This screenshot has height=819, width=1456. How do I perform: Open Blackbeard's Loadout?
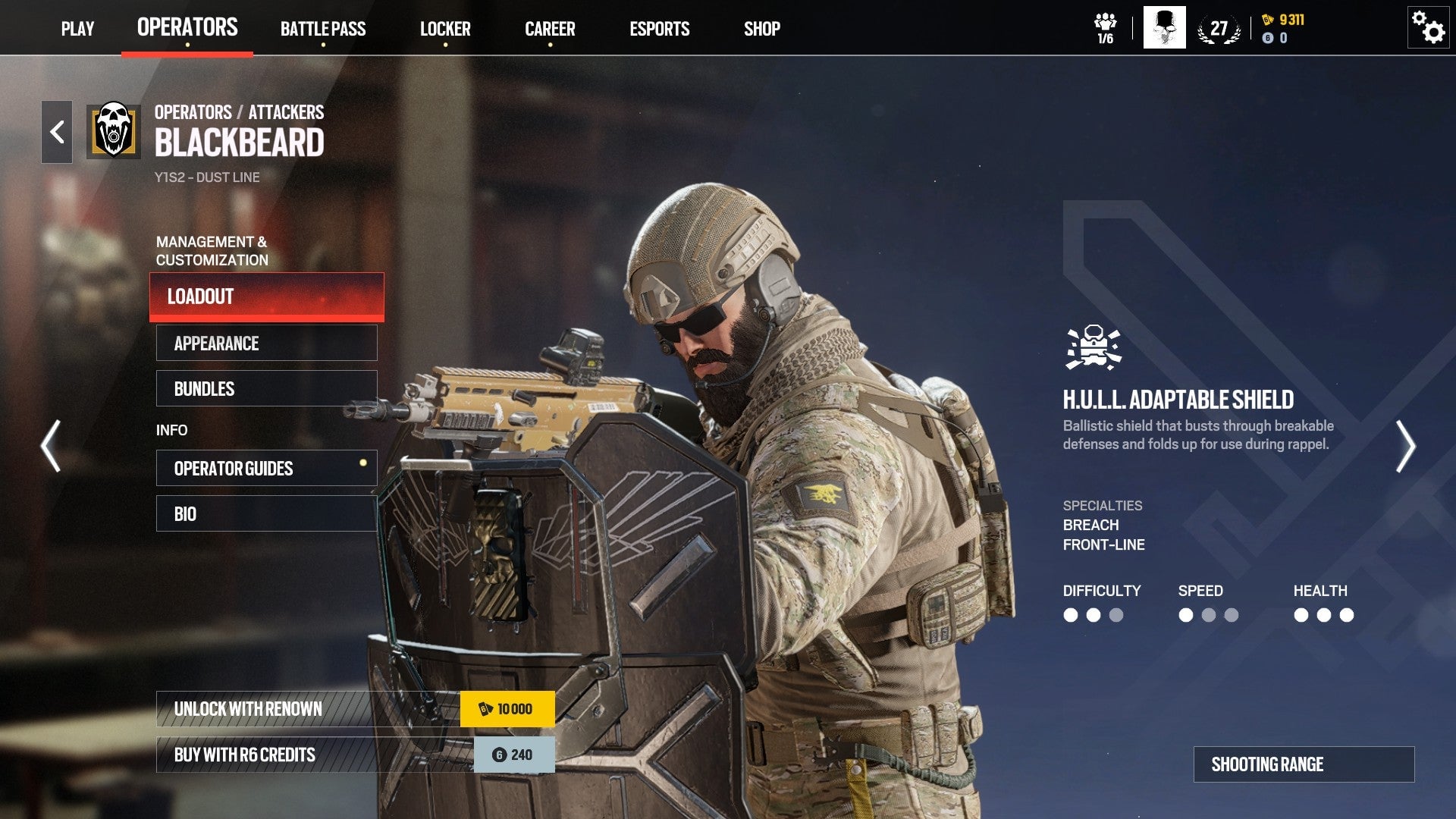tap(265, 297)
